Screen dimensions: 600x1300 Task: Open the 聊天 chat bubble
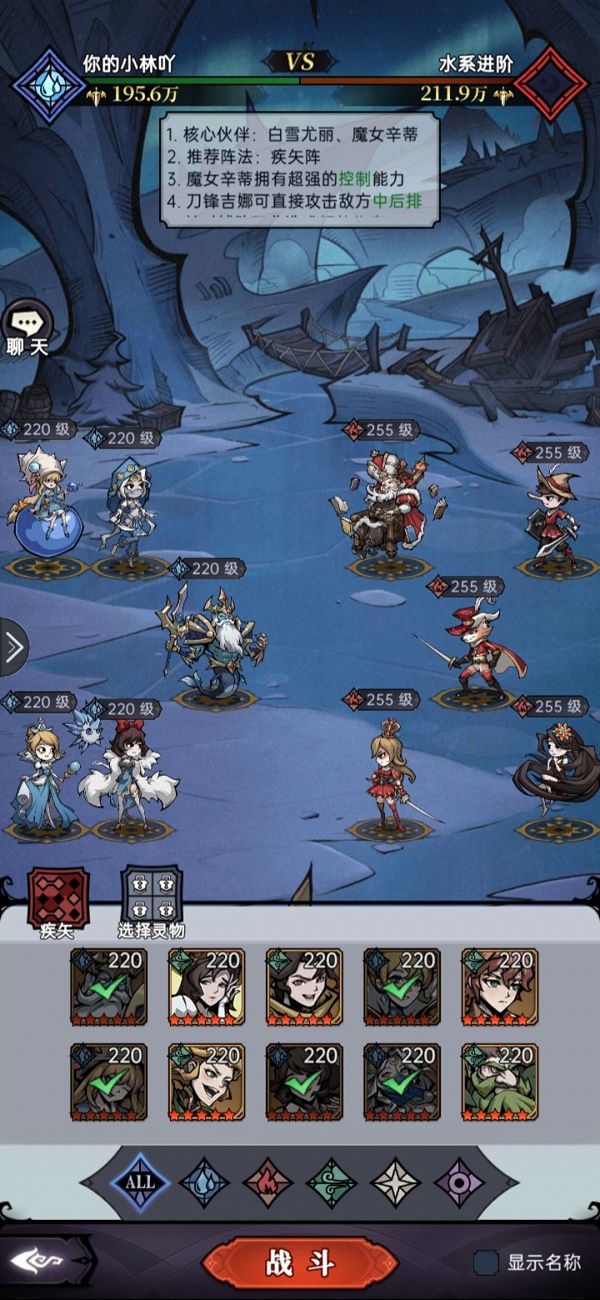[24, 324]
